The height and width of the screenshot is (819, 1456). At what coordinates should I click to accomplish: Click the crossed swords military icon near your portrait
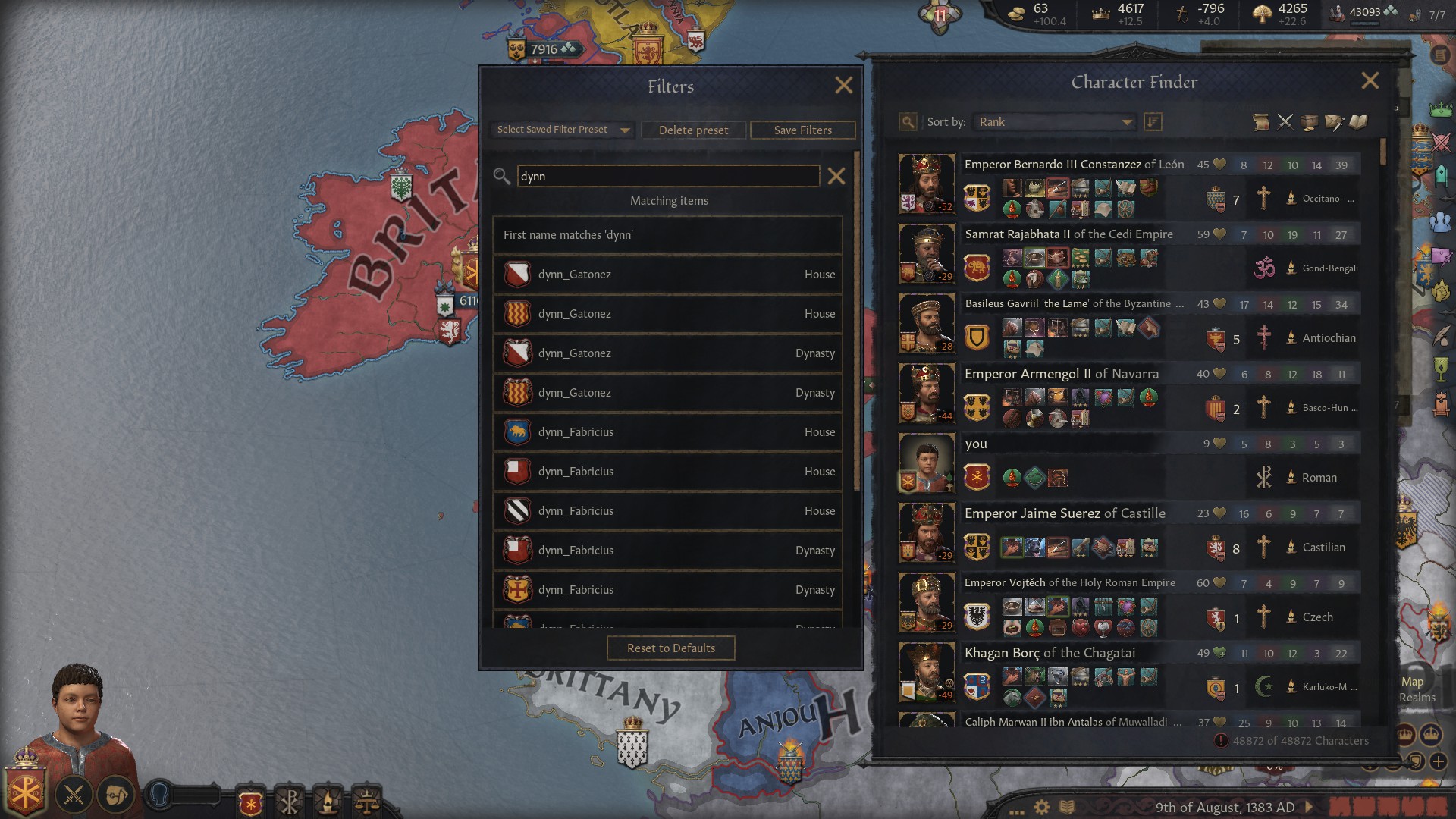pyautogui.click(x=72, y=795)
